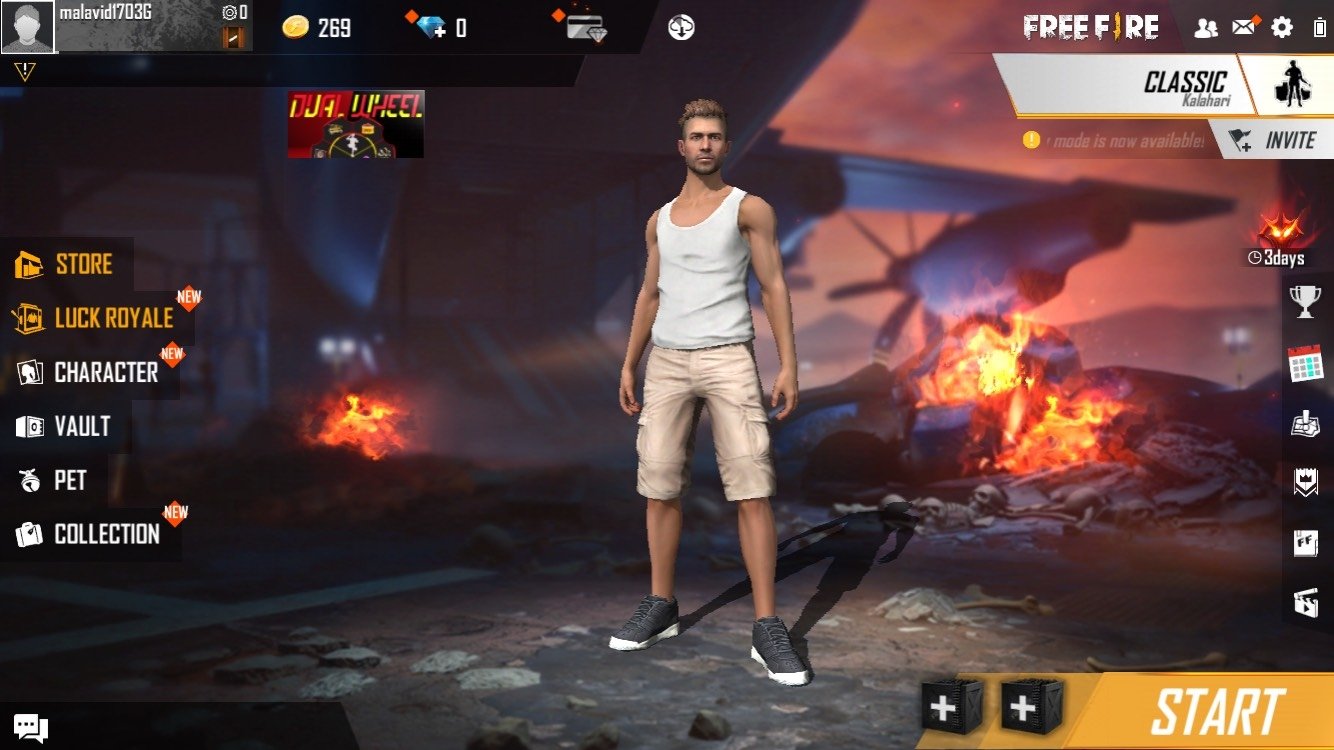View the trophy rankings icon

(x=1305, y=302)
